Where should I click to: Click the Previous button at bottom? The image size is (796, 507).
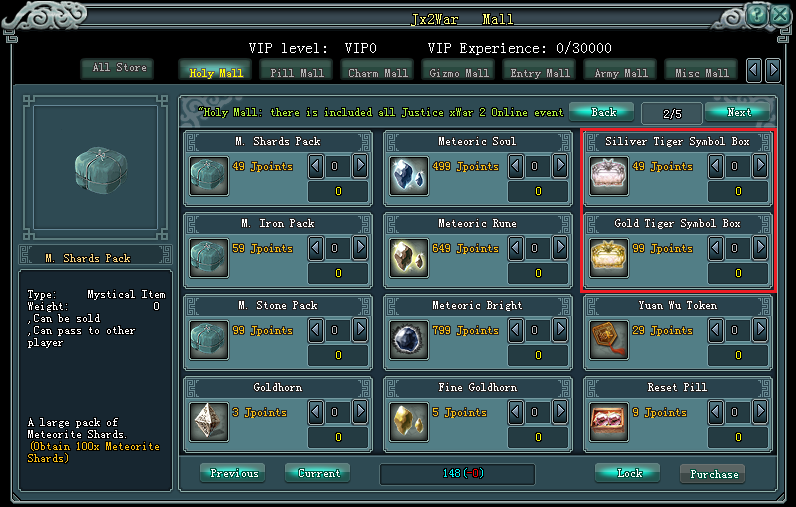click(x=234, y=473)
